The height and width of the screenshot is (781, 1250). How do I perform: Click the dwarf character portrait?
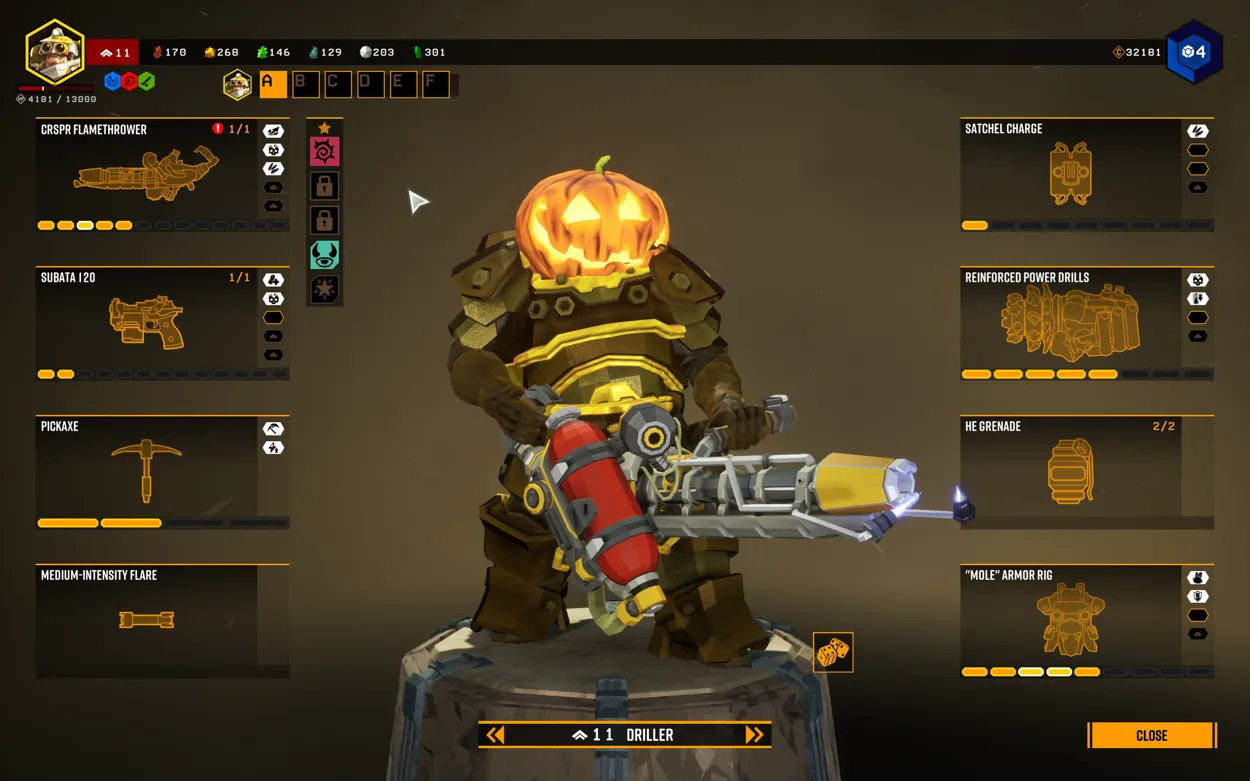pyautogui.click(x=55, y=52)
